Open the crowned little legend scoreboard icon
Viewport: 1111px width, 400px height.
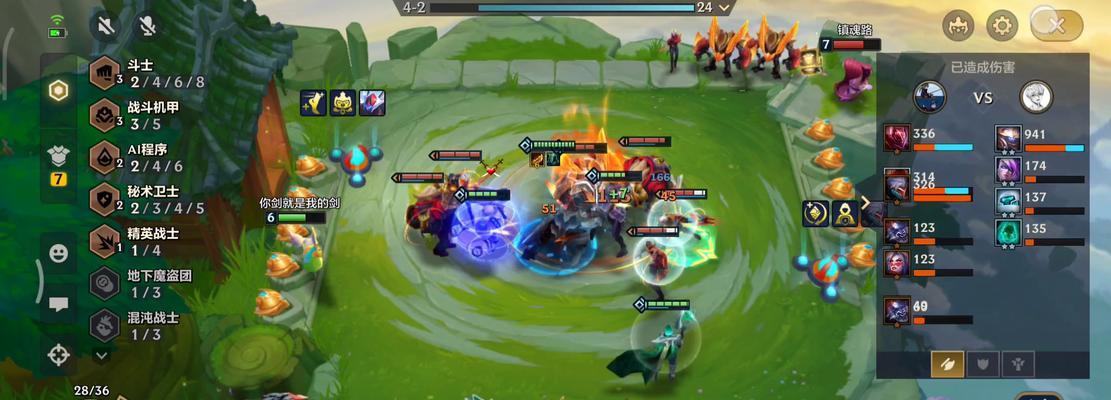pyautogui.click(x=959, y=25)
